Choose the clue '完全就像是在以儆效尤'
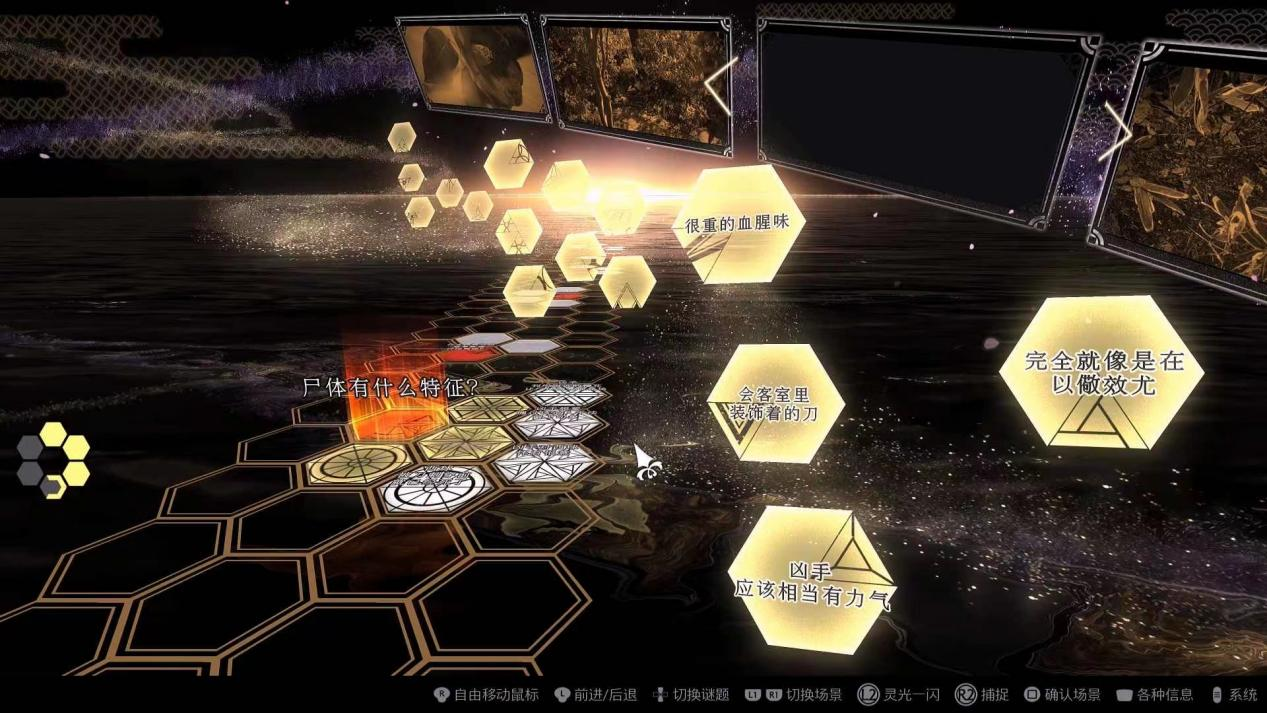The image size is (1267, 713). 1101,373
